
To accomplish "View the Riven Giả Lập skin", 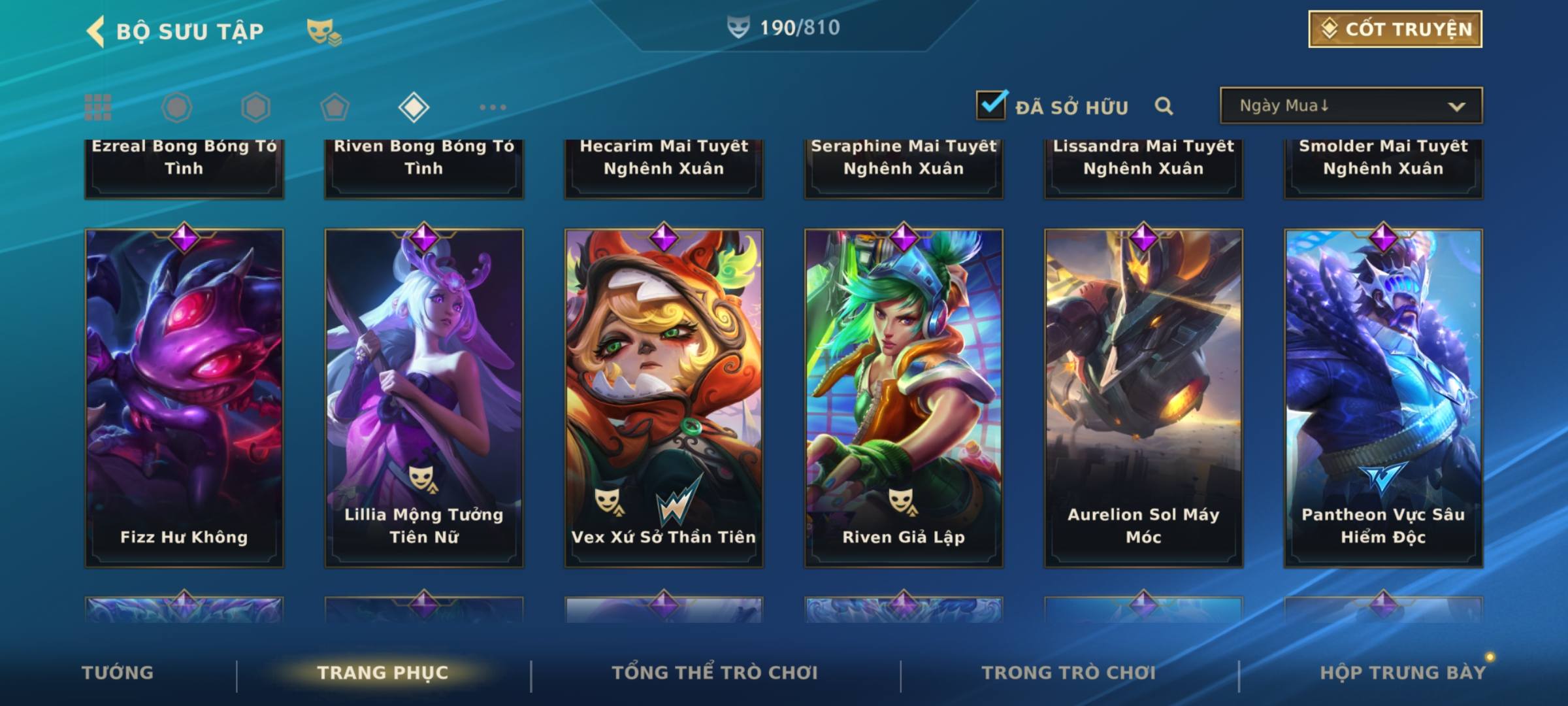I will coord(904,397).
